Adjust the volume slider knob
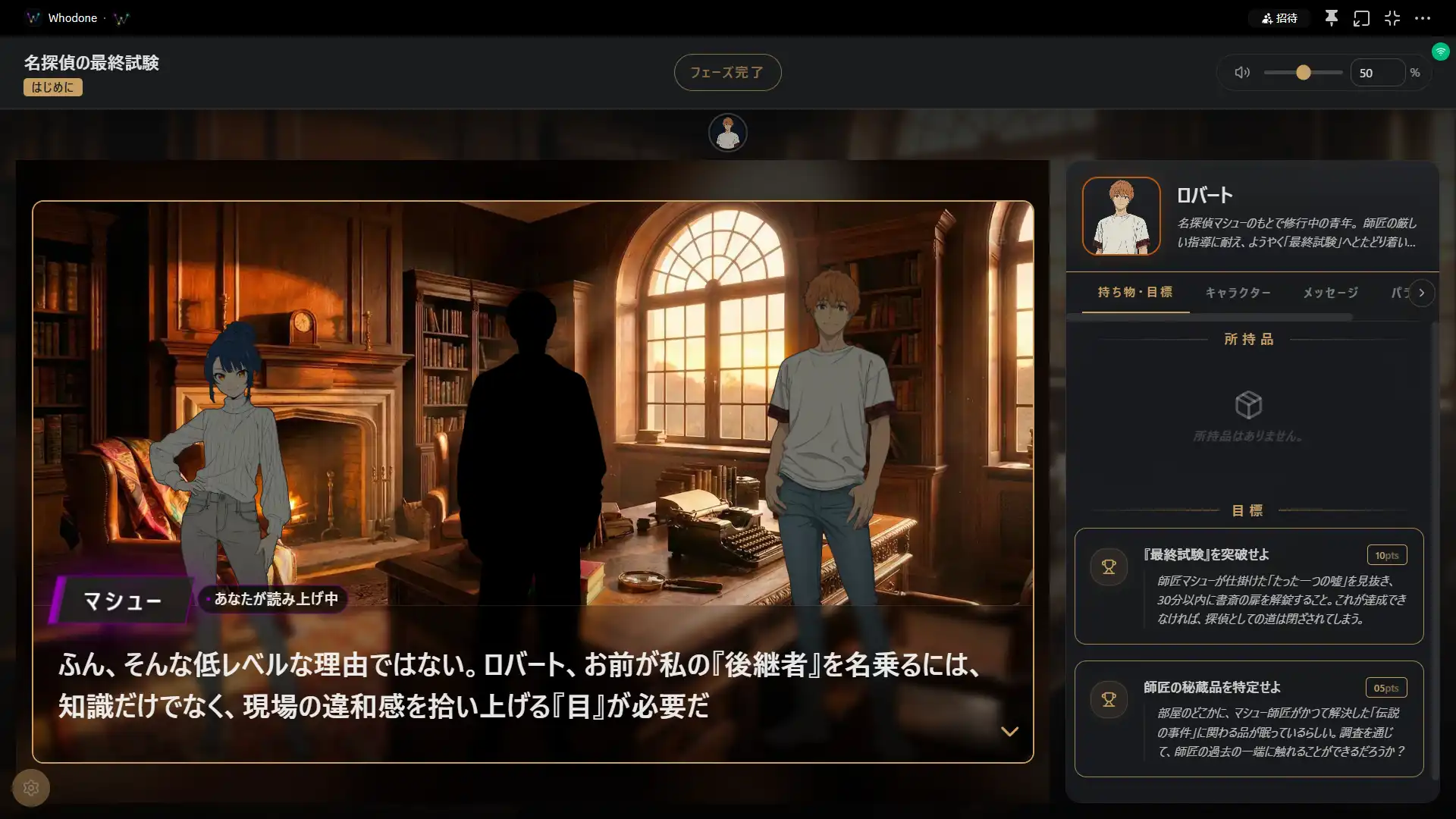The width and height of the screenshot is (1456, 819). click(1303, 73)
